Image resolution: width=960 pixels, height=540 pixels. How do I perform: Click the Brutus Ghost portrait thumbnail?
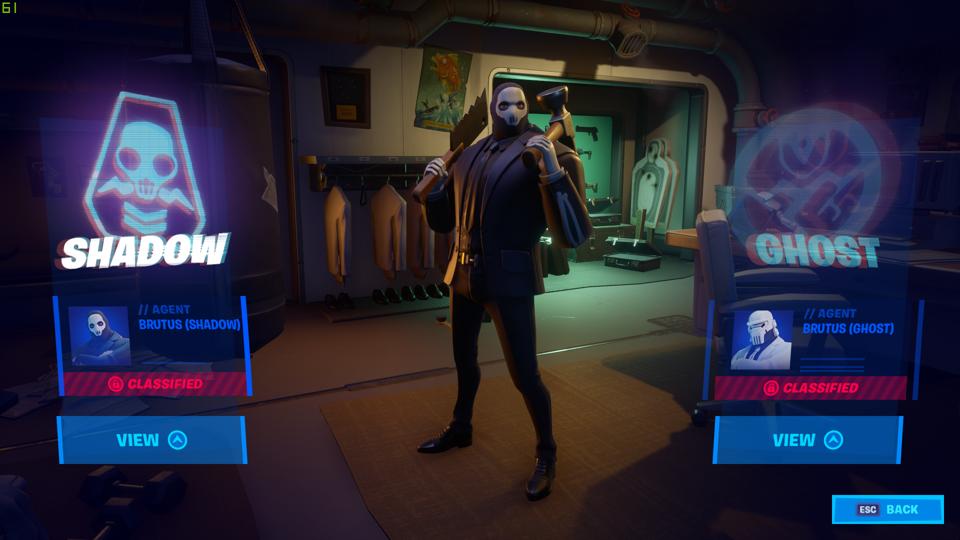coord(763,340)
